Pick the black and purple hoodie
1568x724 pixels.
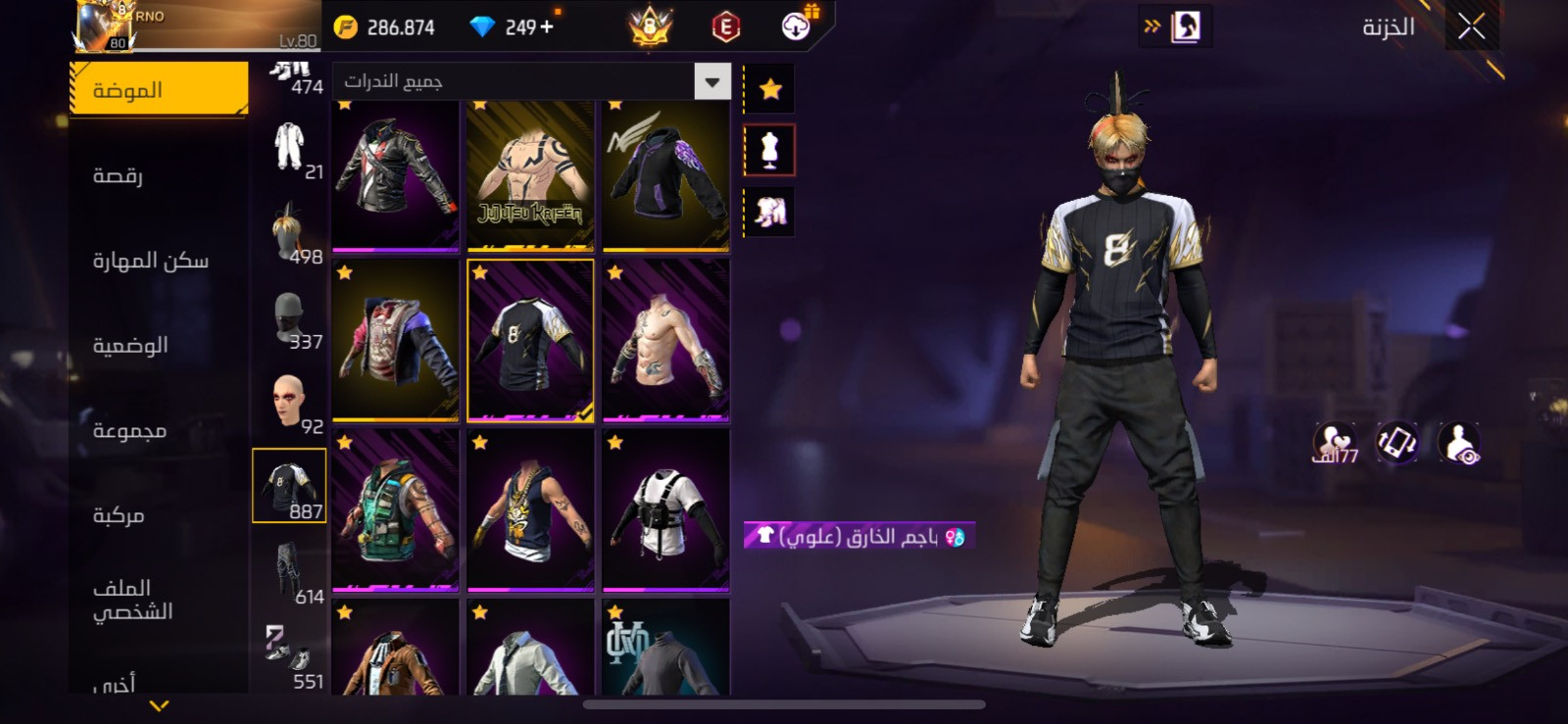[x=665, y=176]
